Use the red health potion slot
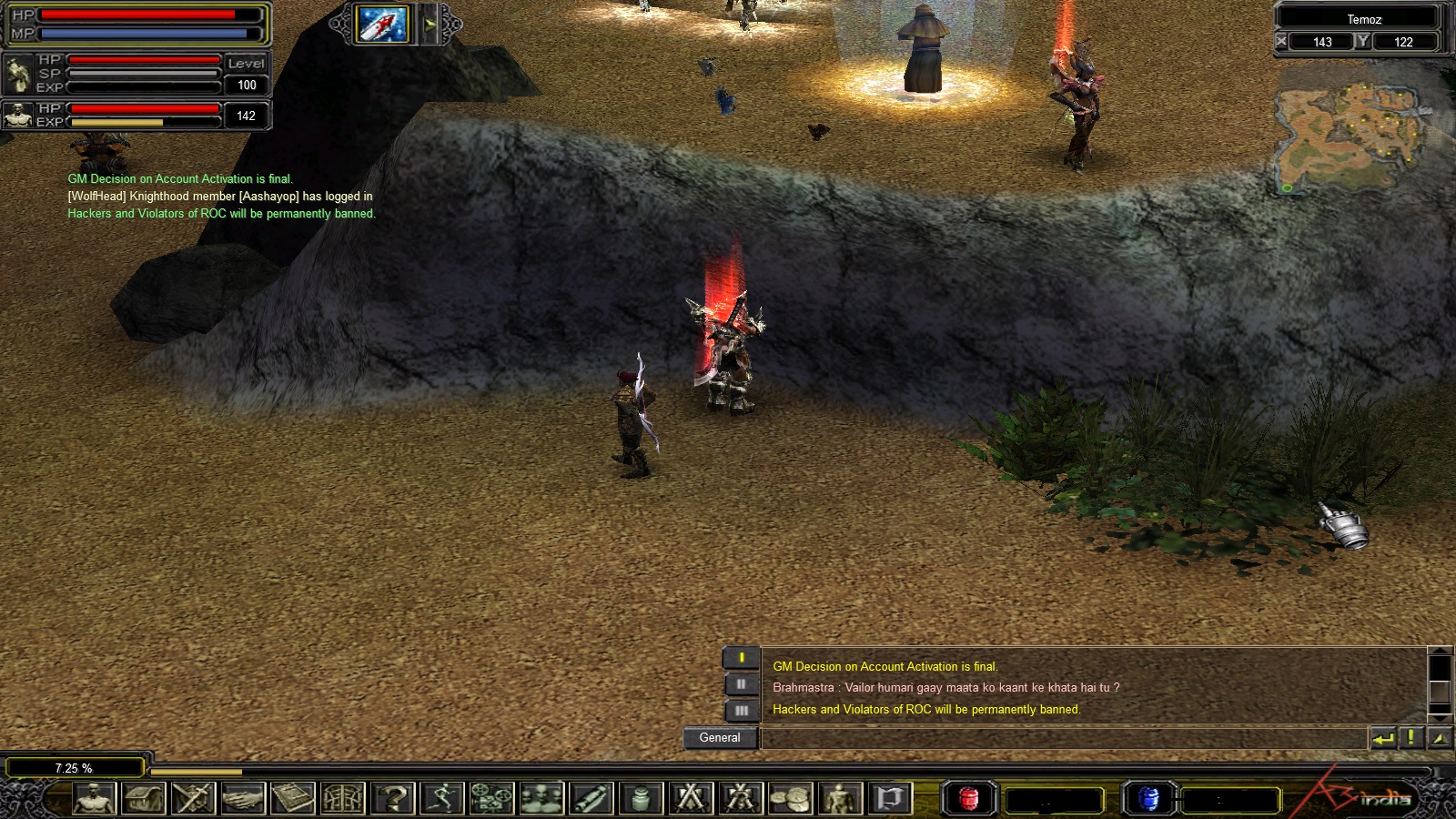This screenshot has height=819, width=1456. click(968, 799)
